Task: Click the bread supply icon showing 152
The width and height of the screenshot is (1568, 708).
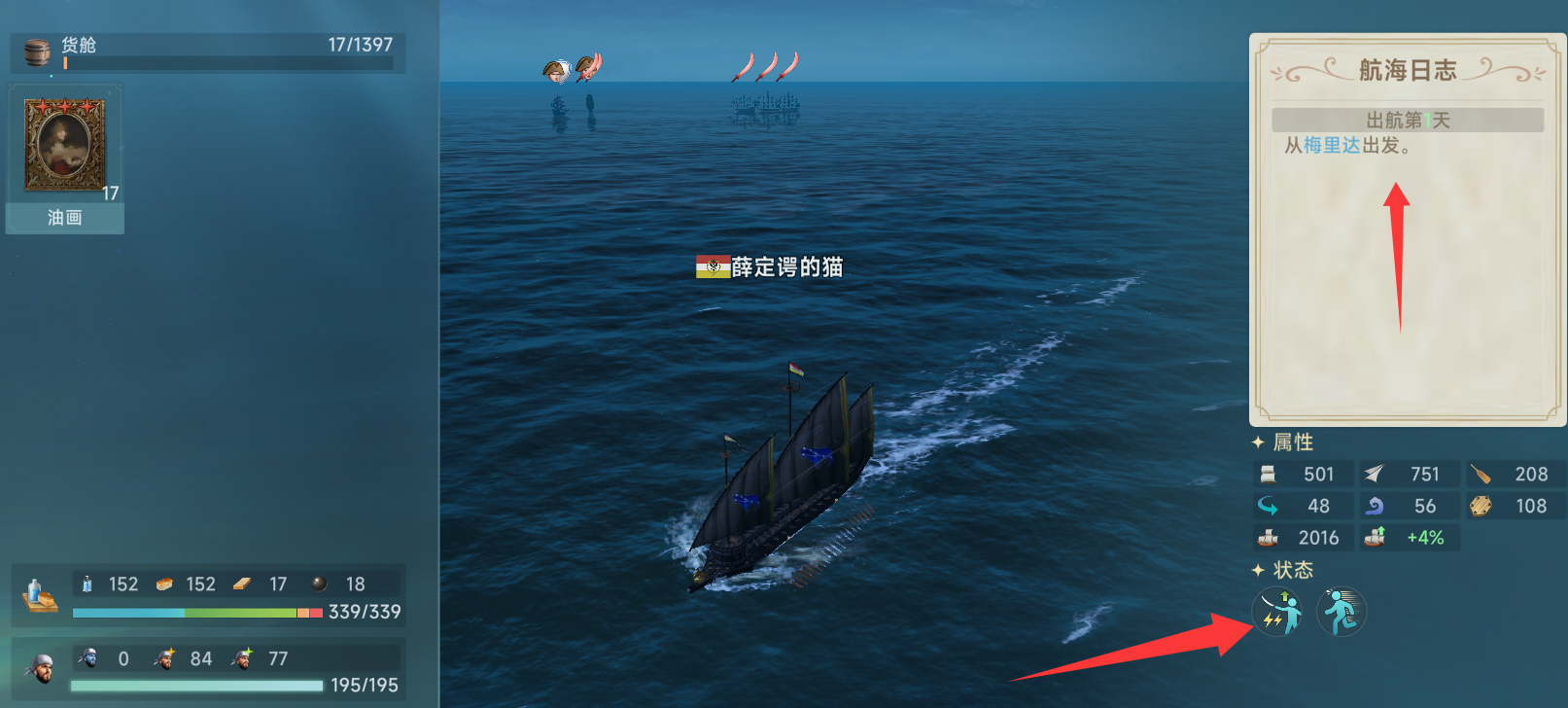Action: click(x=165, y=584)
